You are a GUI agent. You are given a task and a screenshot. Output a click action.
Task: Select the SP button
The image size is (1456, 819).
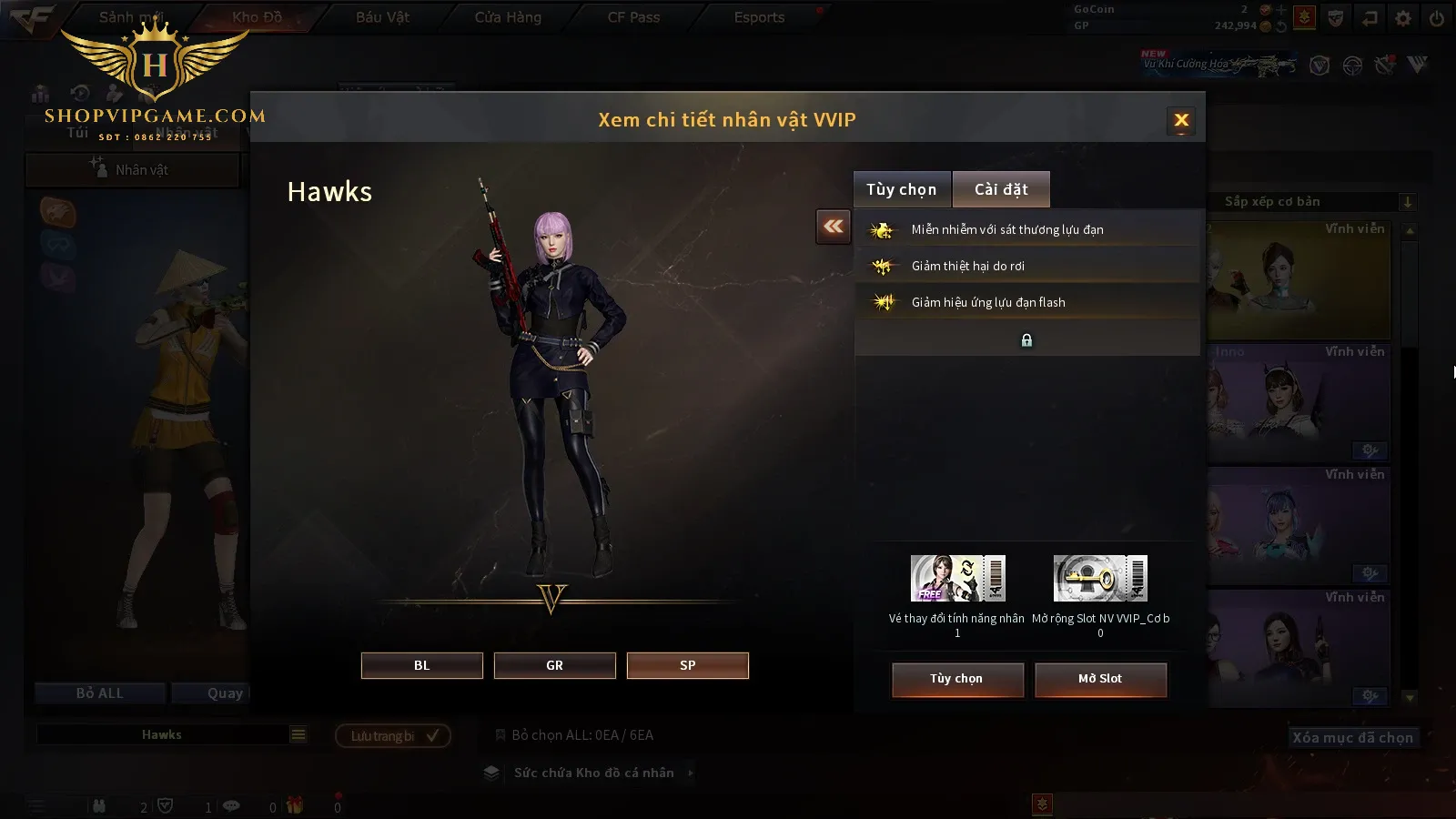(x=687, y=665)
